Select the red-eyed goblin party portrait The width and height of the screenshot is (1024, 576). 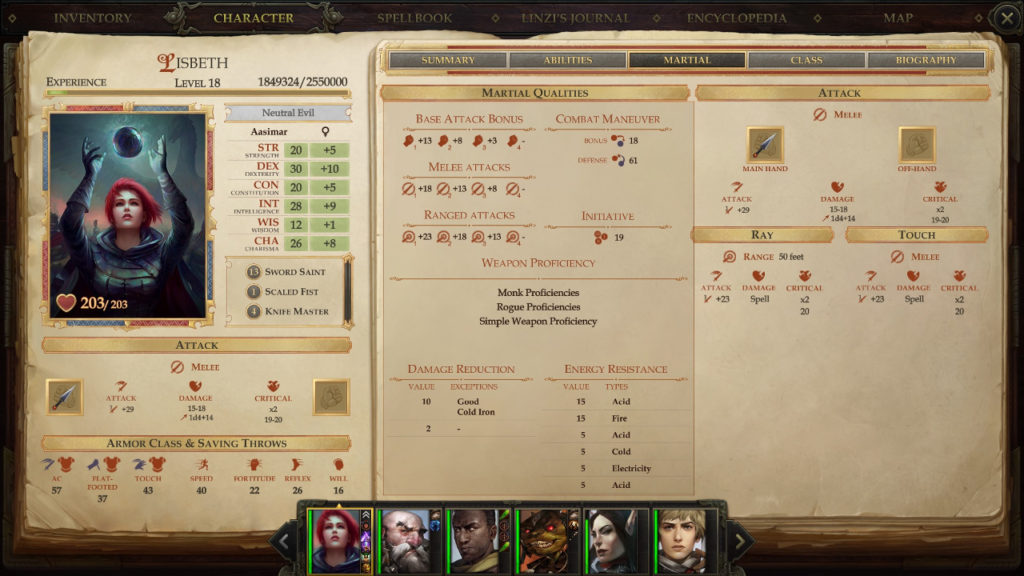[547, 541]
